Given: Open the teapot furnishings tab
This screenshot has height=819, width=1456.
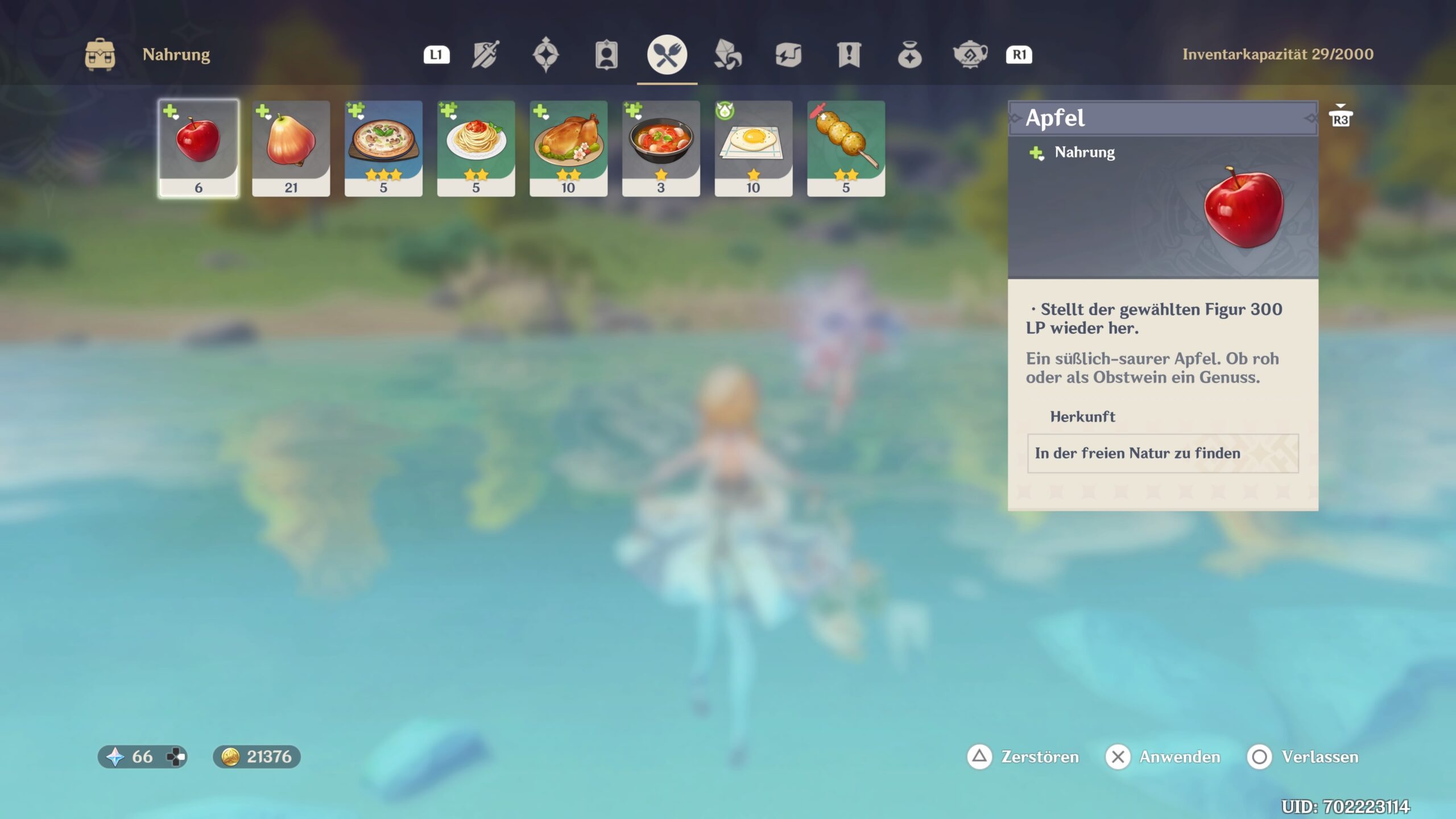Looking at the screenshot, I should coord(970,55).
